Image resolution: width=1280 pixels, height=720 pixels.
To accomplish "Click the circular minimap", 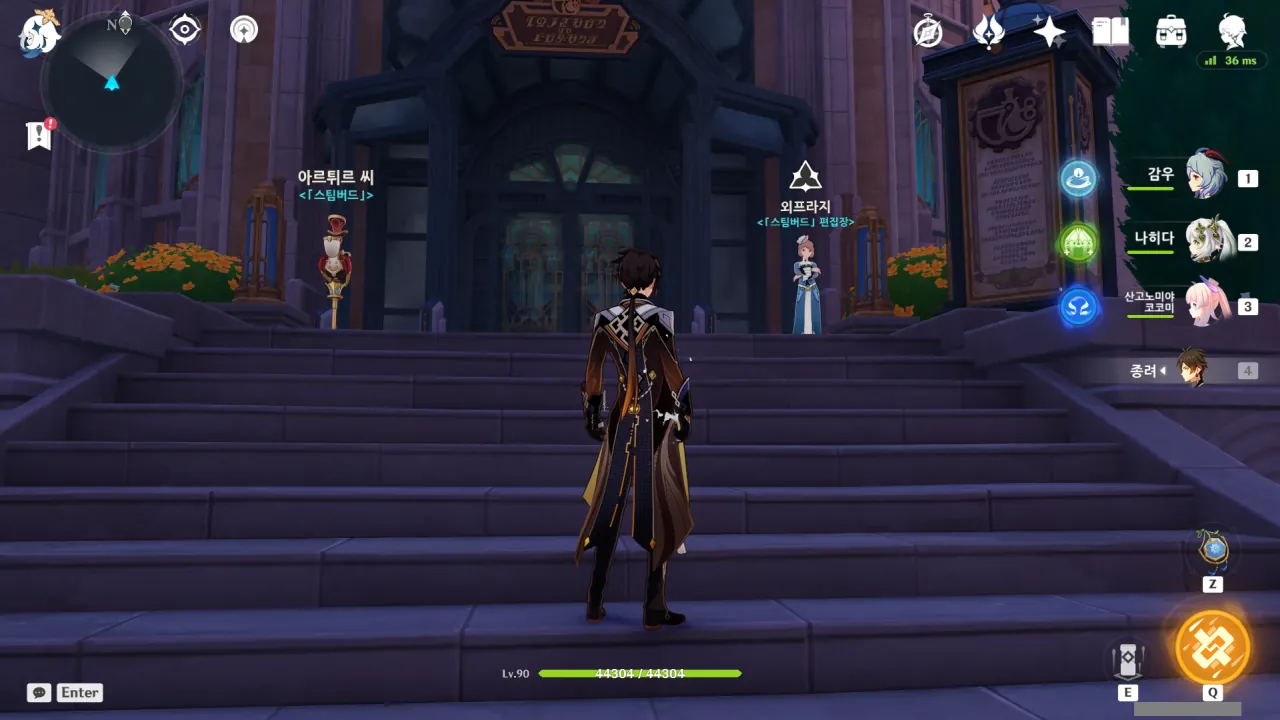I will pyautogui.click(x=111, y=82).
